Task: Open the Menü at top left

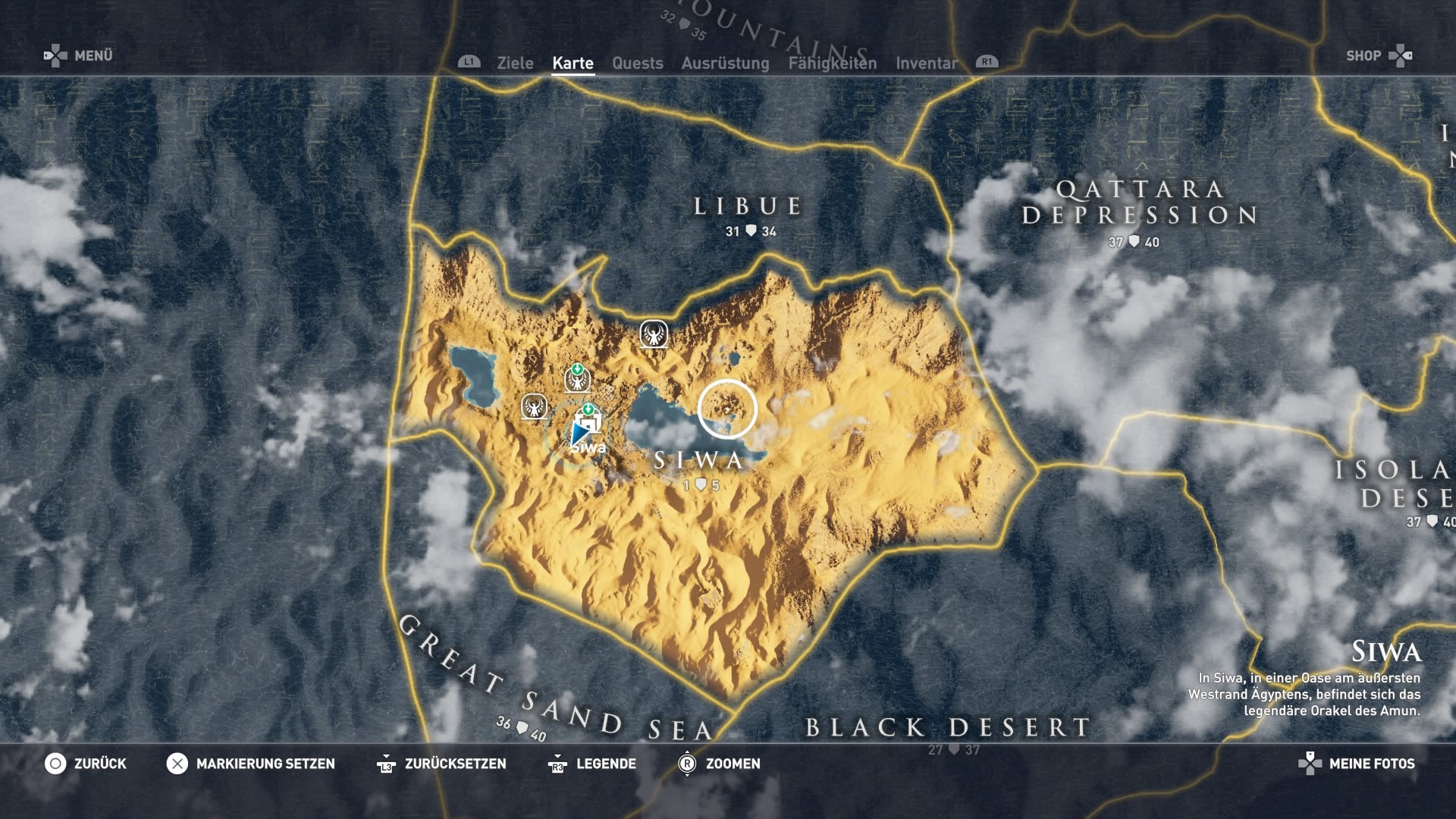Action: [78, 55]
